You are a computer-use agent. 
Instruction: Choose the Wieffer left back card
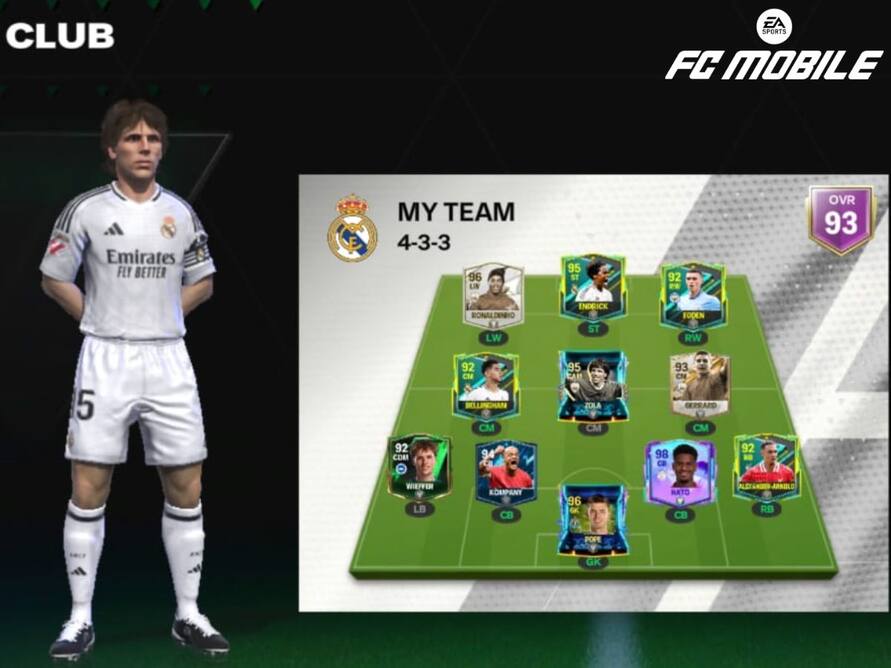[x=419, y=466]
